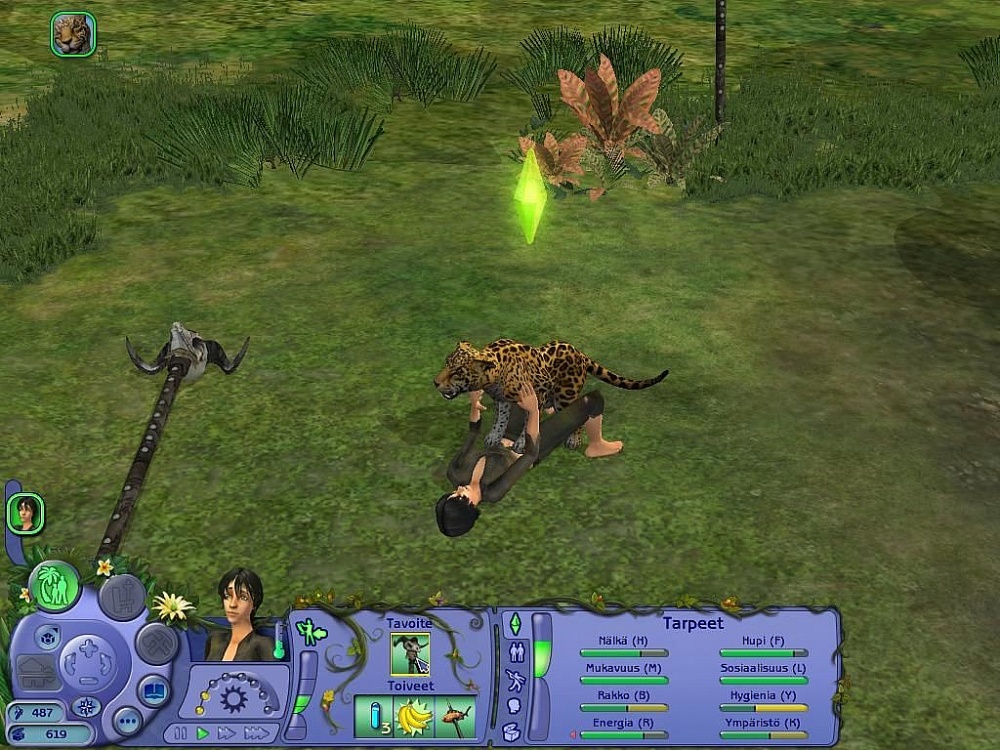Open the inventory chest tab

512,731
